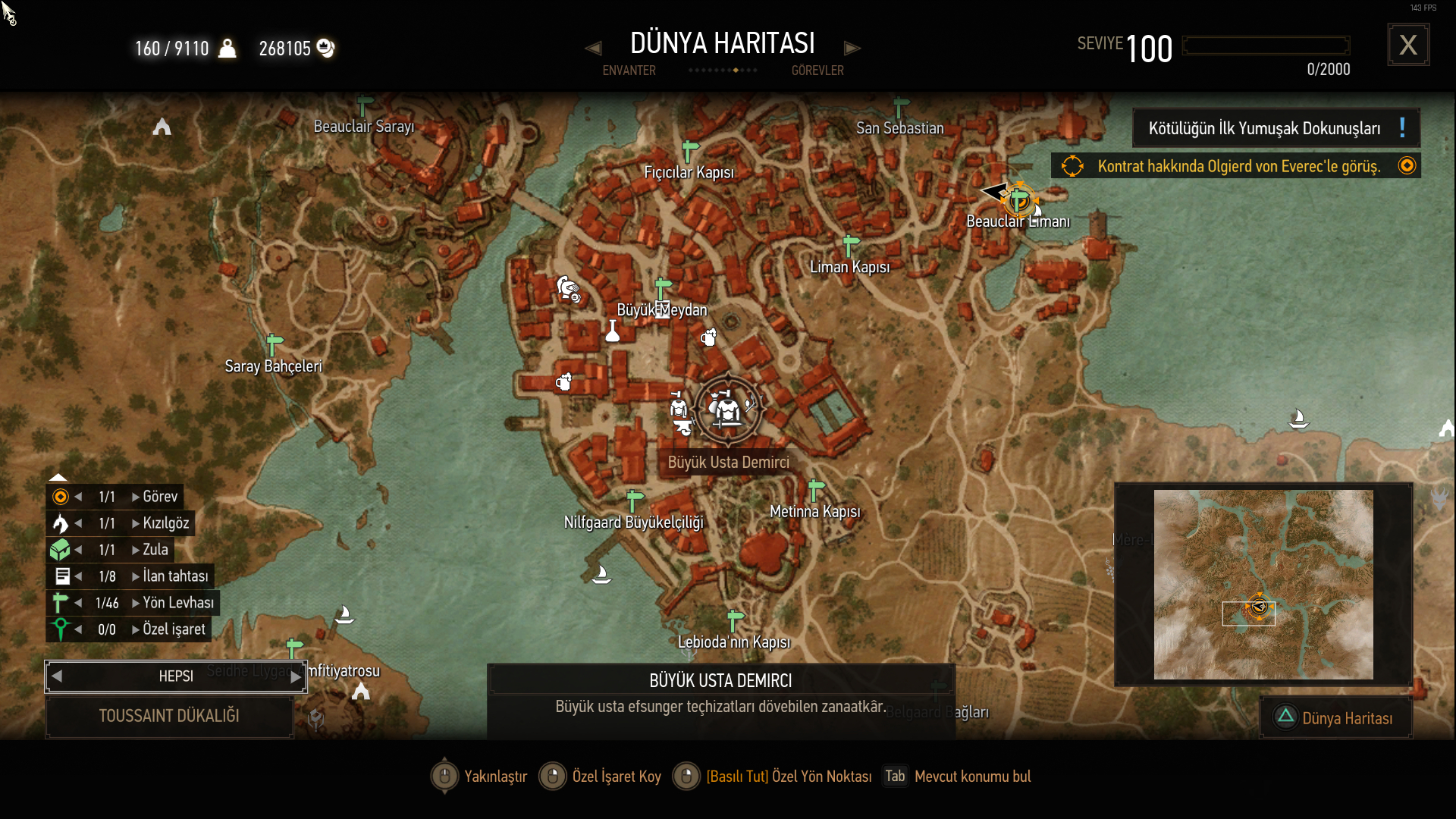
Task: Switch to the Envanter tab
Action: pos(629,71)
